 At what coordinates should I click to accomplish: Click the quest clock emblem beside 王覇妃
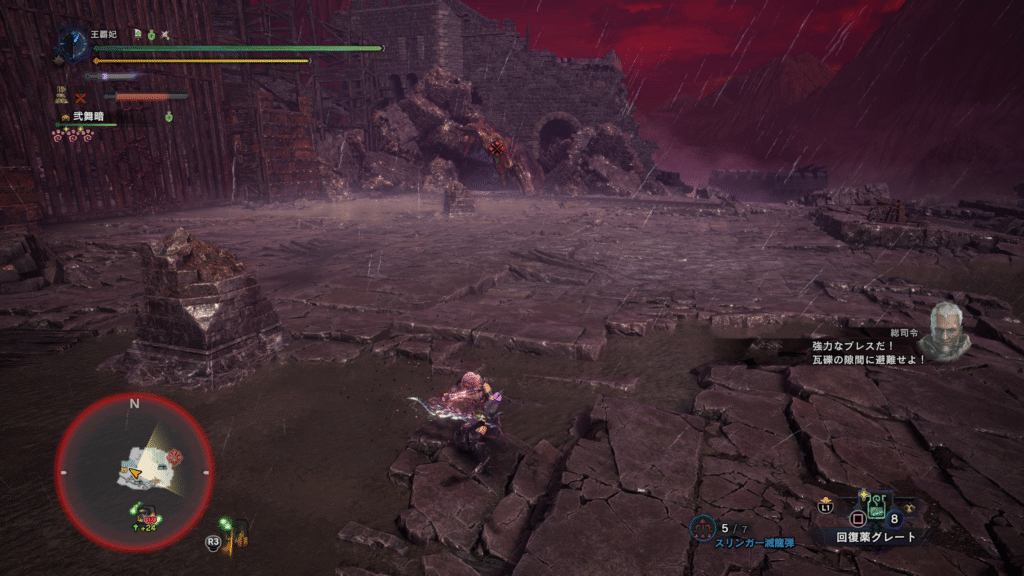point(72,42)
